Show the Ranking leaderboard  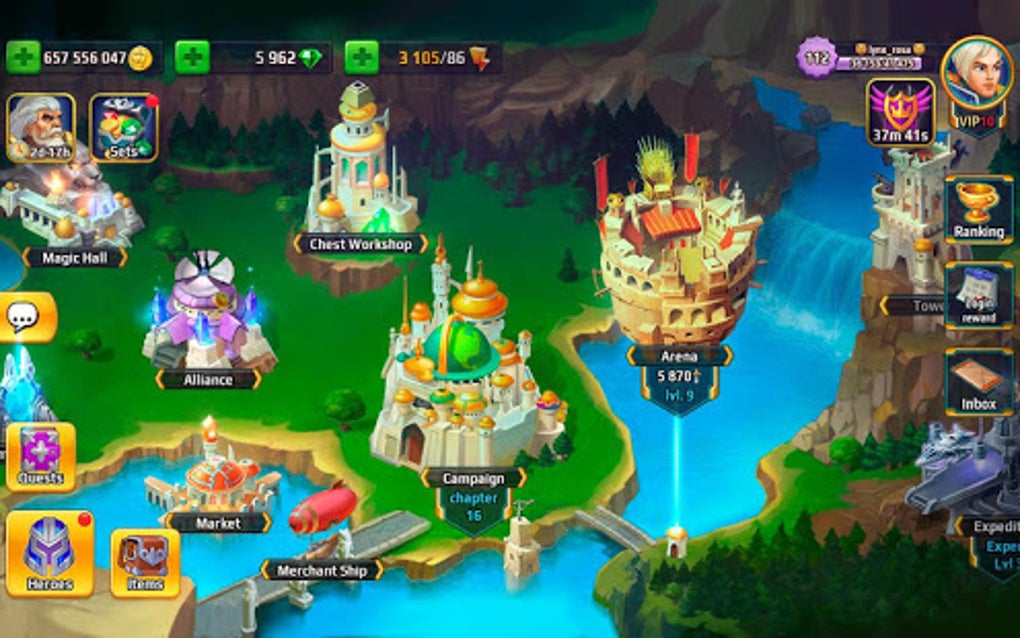tap(978, 209)
